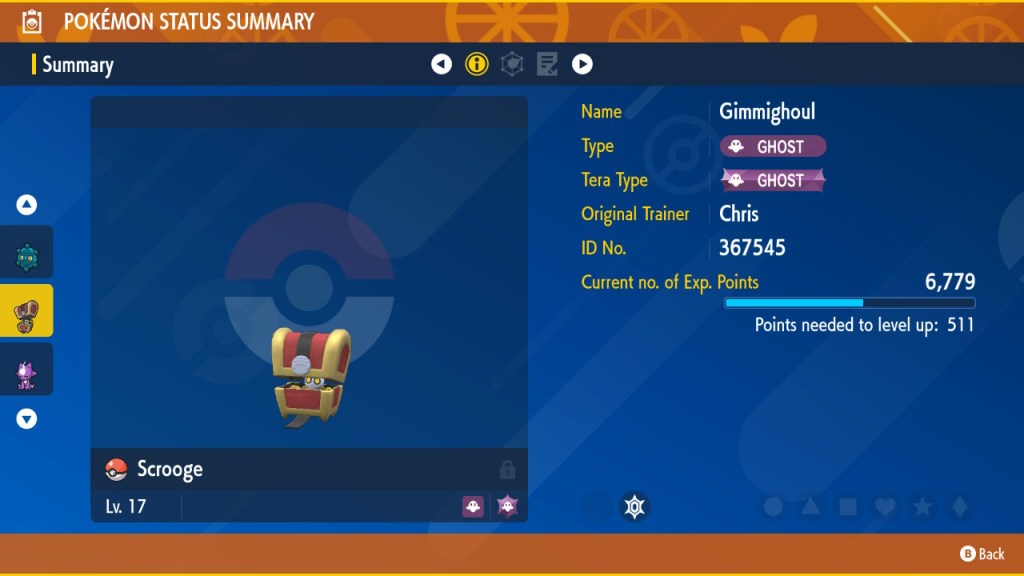The height and width of the screenshot is (576, 1024).
Task: Click the Ghost type badge
Action: click(773, 147)
